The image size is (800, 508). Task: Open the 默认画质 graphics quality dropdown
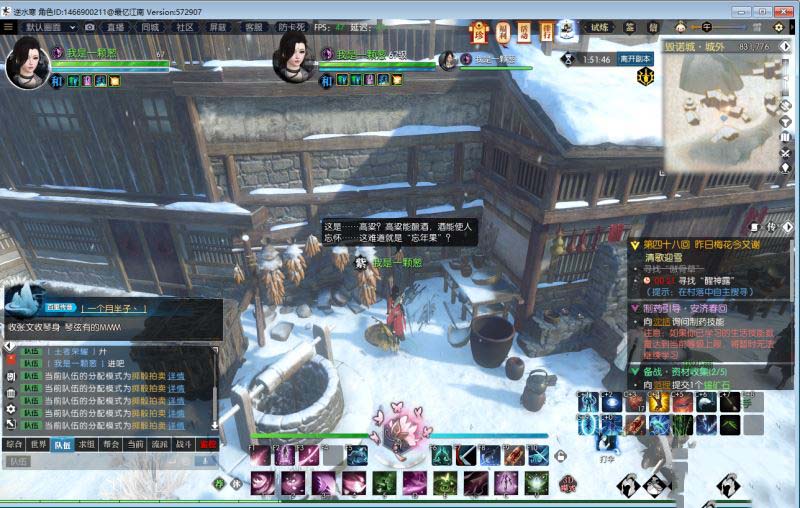48,27
